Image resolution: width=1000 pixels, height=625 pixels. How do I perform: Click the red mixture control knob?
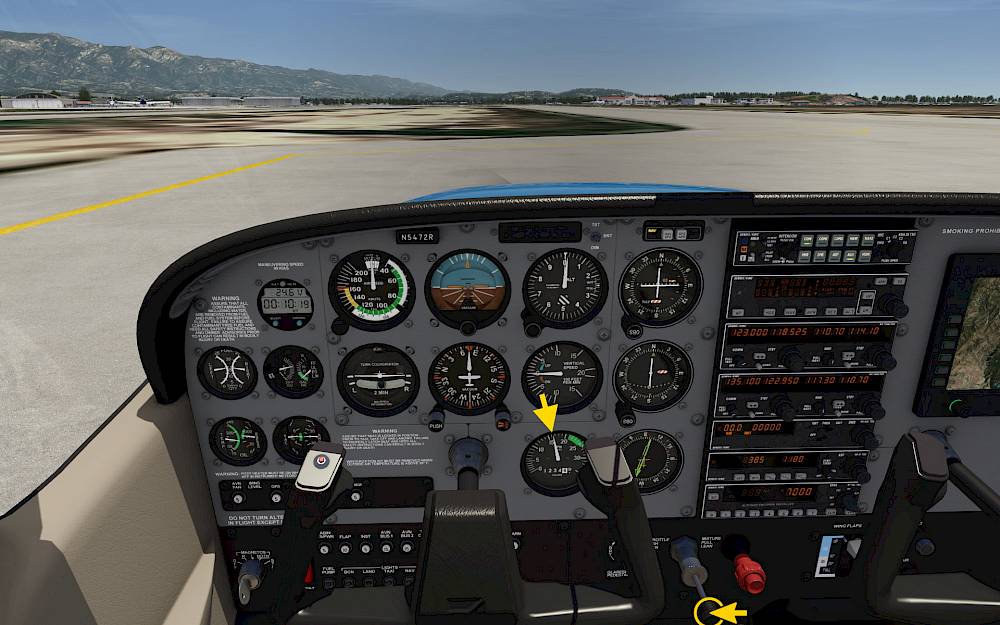click(x=749, y=573)
